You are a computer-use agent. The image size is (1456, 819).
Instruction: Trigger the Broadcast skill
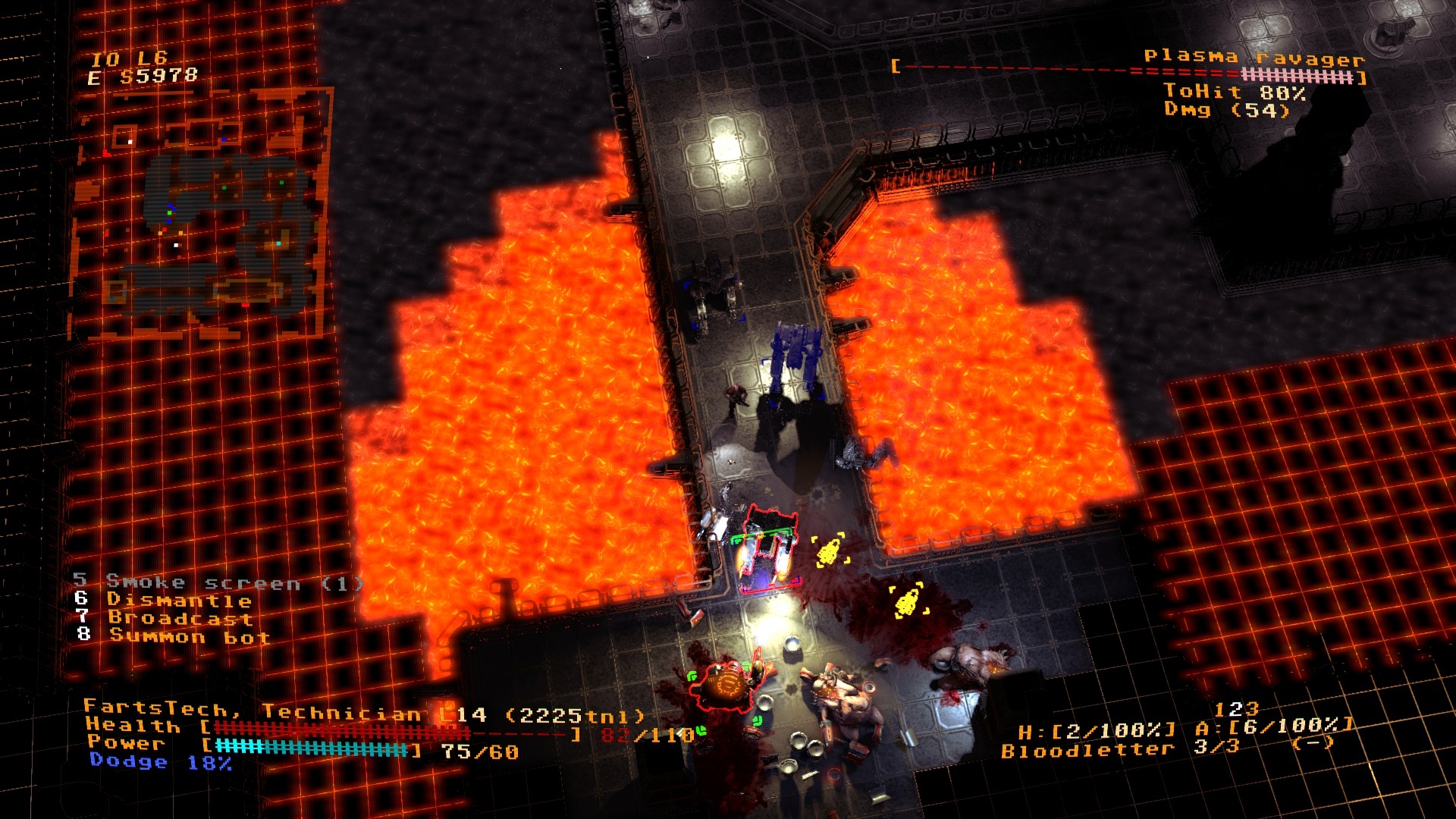click(x=180, y=618)
